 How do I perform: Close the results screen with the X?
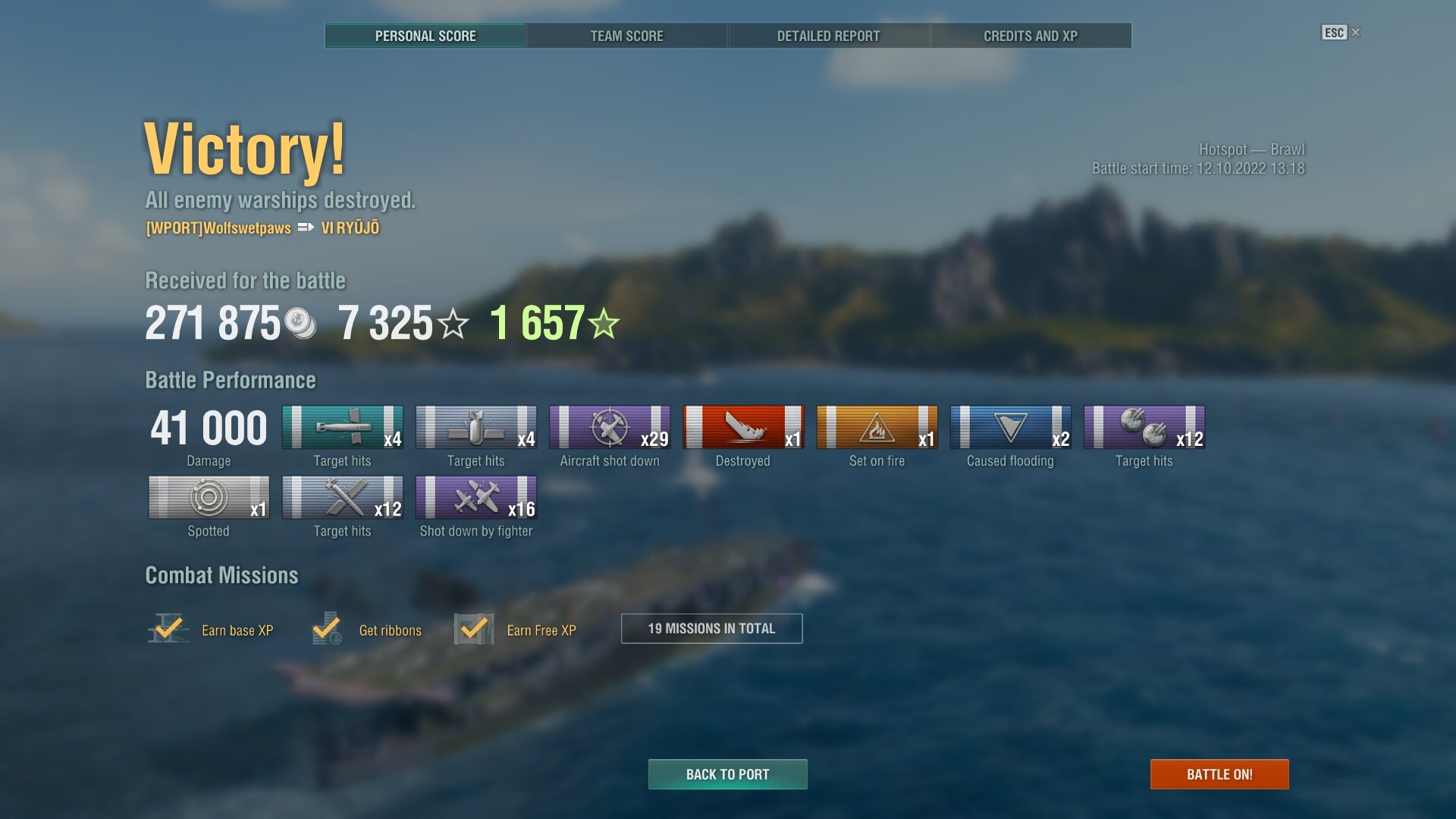[x=1356, y=33]
